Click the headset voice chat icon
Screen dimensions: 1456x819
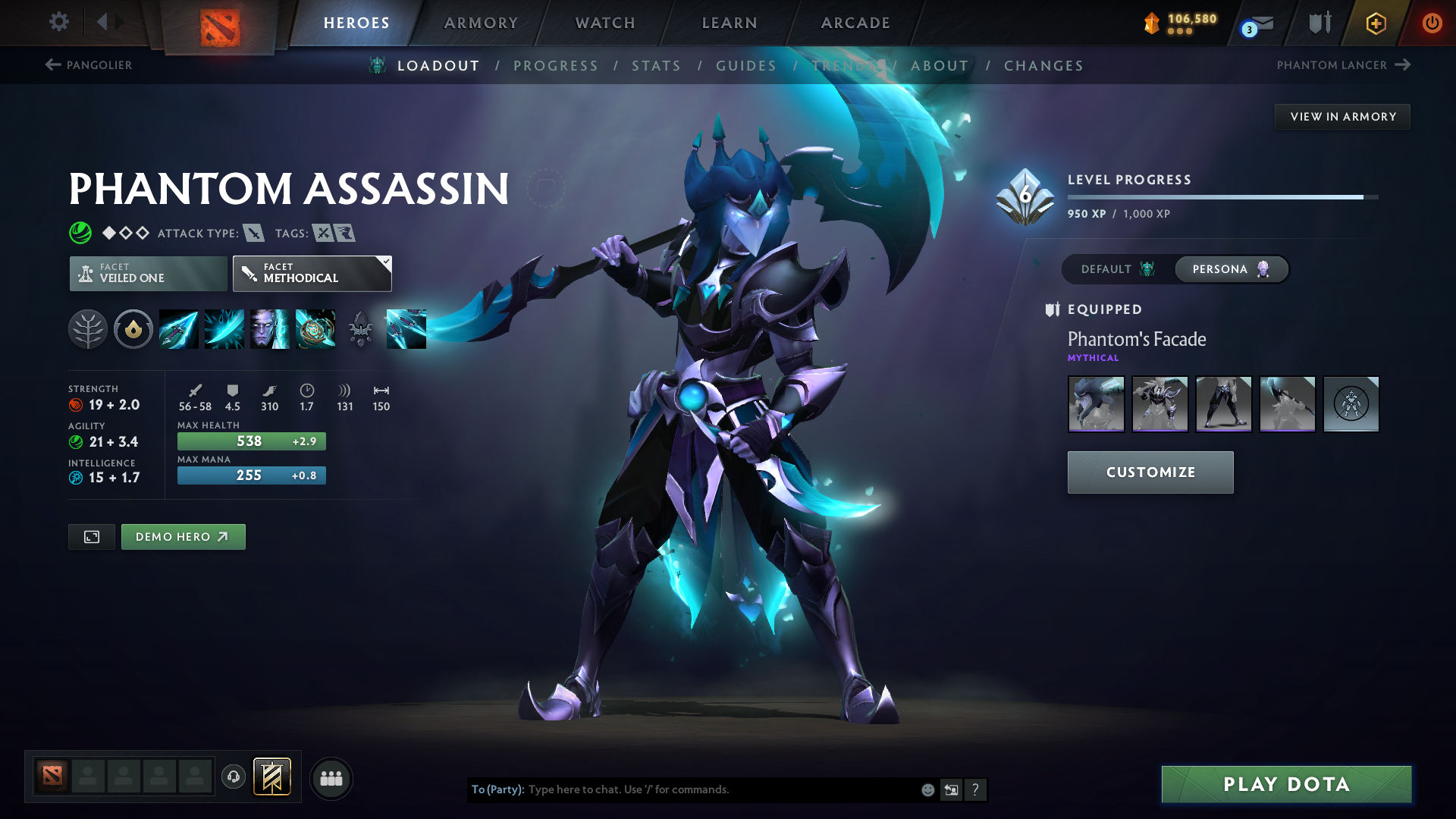pyautogui.click(x=234, y=777)
